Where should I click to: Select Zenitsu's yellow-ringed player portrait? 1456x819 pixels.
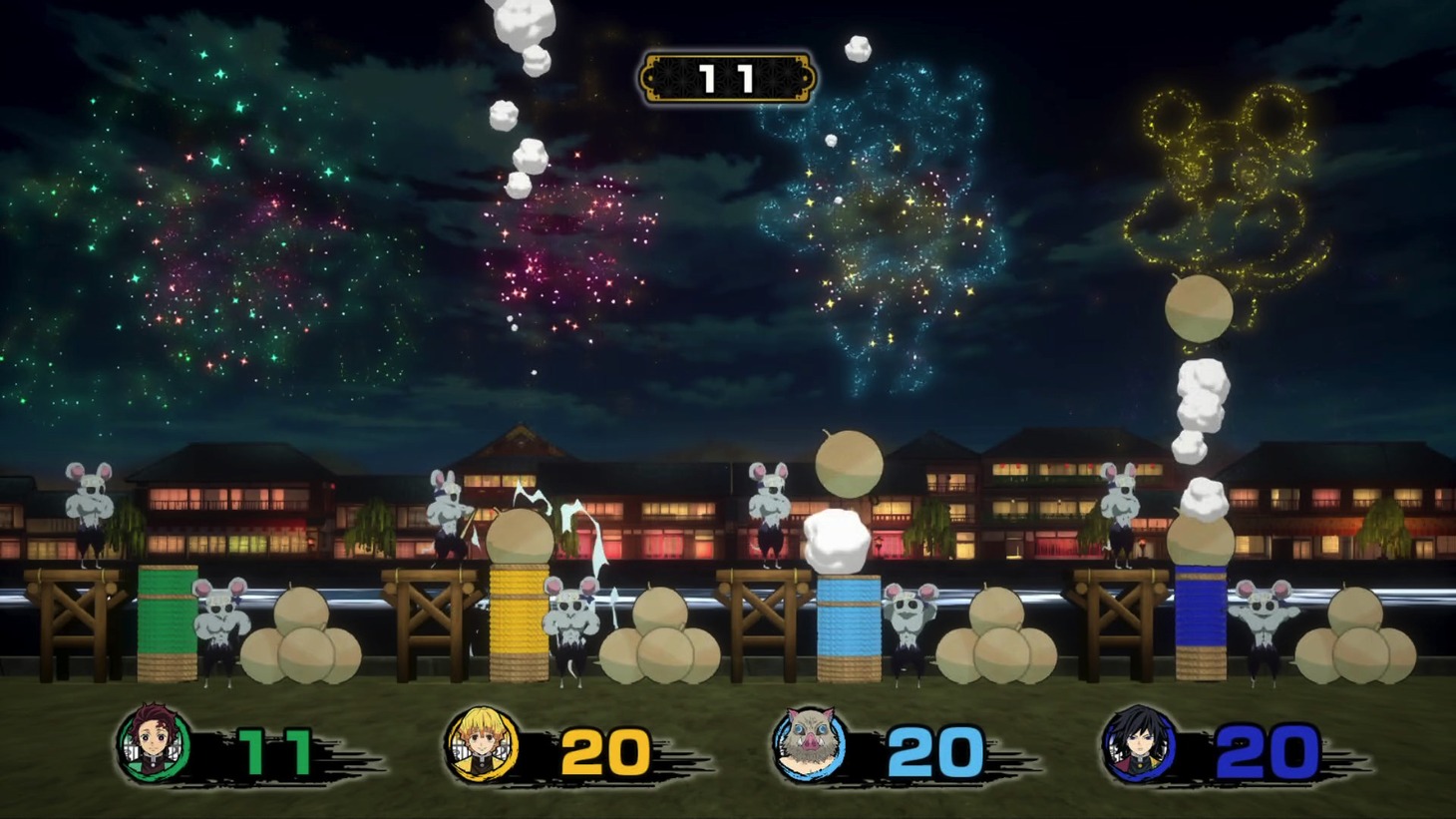pos(482,744)
